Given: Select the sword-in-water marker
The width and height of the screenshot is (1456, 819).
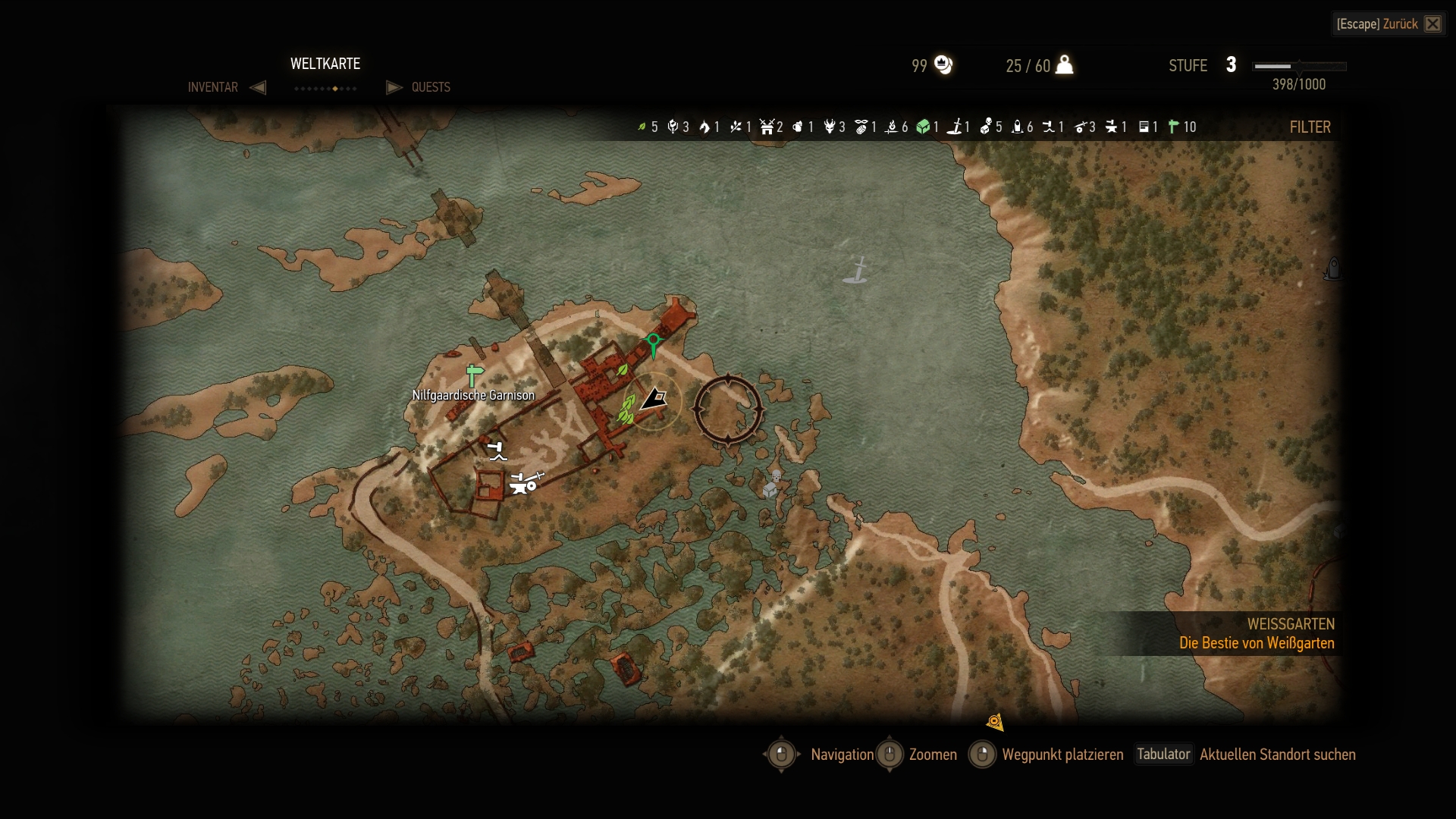Looking at the screenshot, I should (x=856, y=271).
